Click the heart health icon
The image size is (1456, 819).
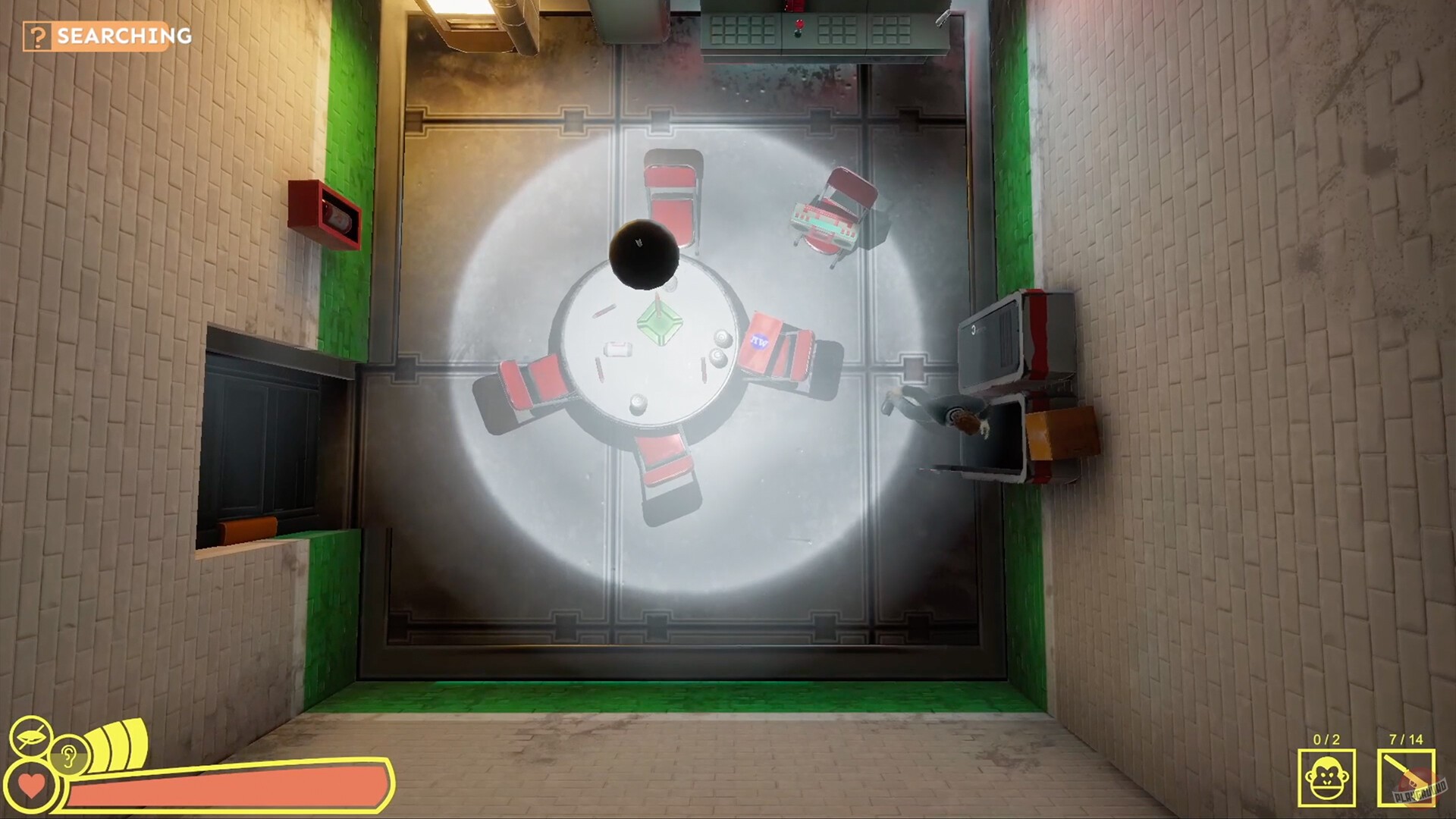pyautogui.click(x=32, y=785)
